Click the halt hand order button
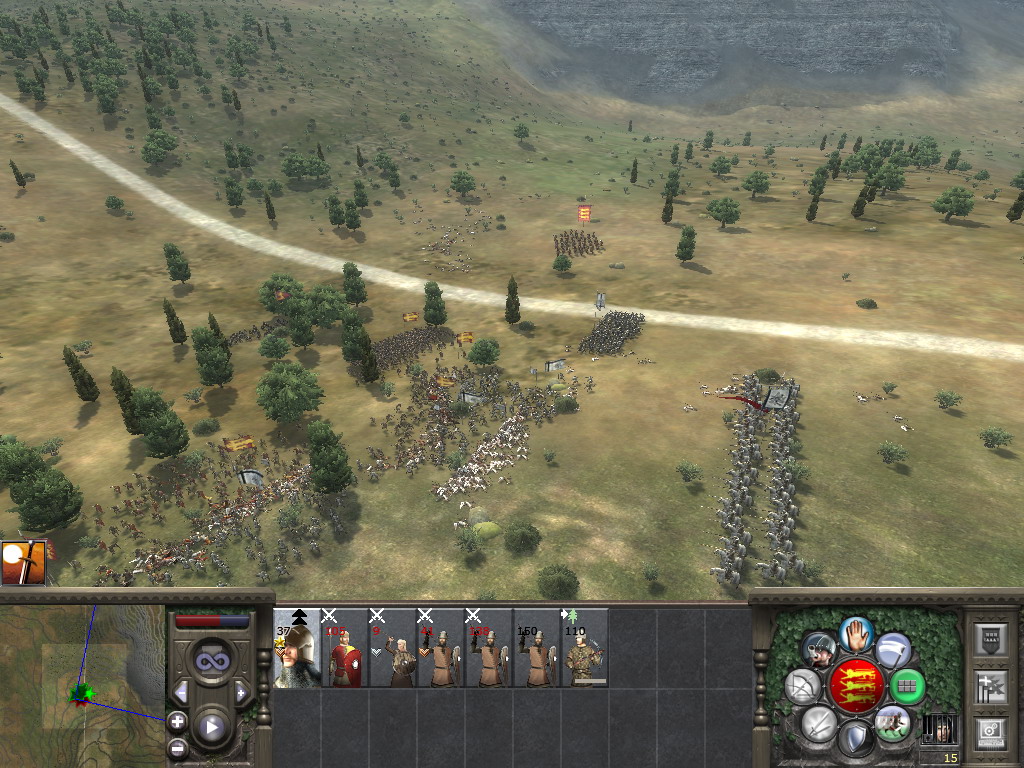This screenshot has width=1024, height=768. click(x=856, y=635)
